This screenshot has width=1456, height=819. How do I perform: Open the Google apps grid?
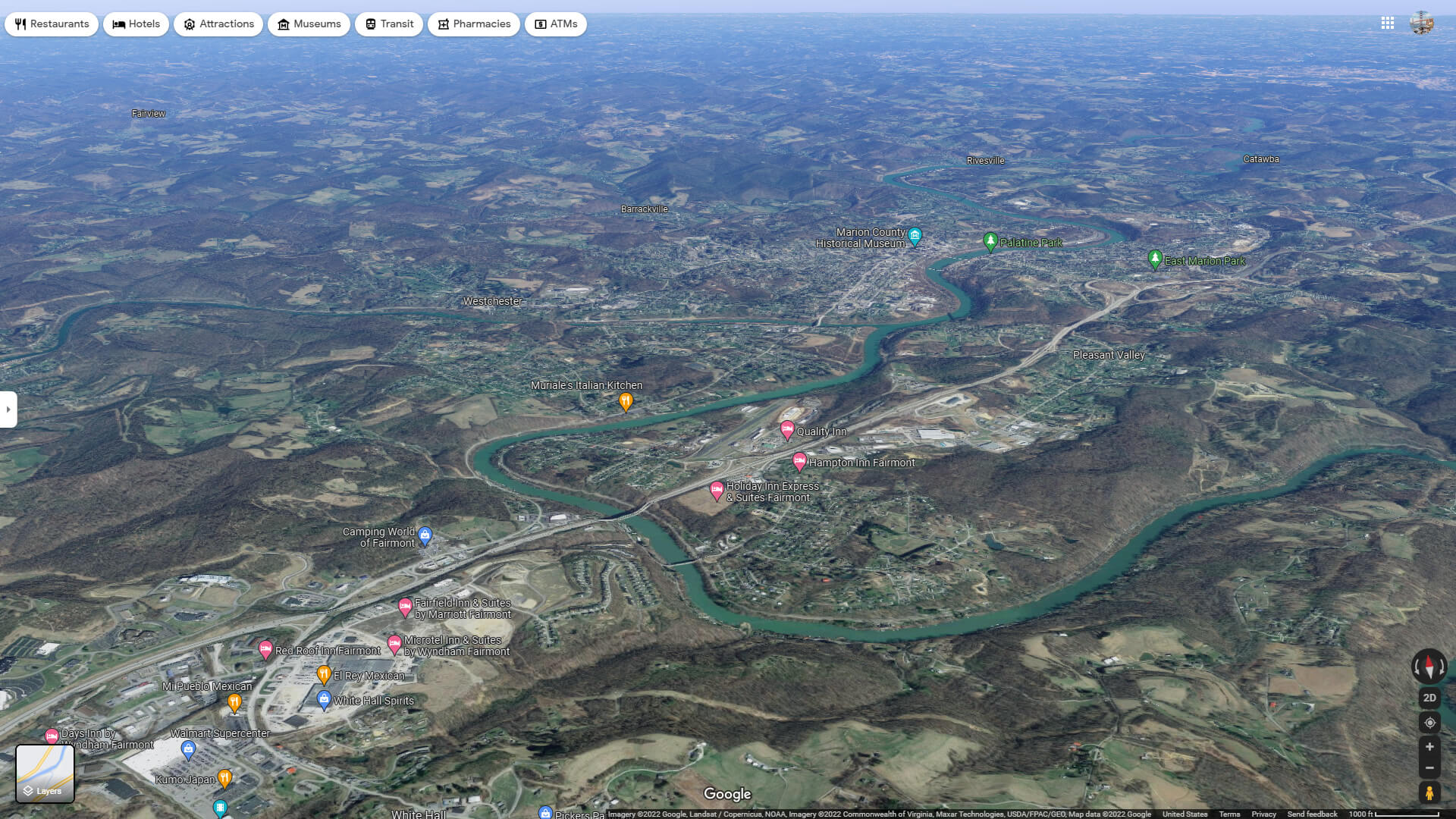click(x=1388, y=24)
